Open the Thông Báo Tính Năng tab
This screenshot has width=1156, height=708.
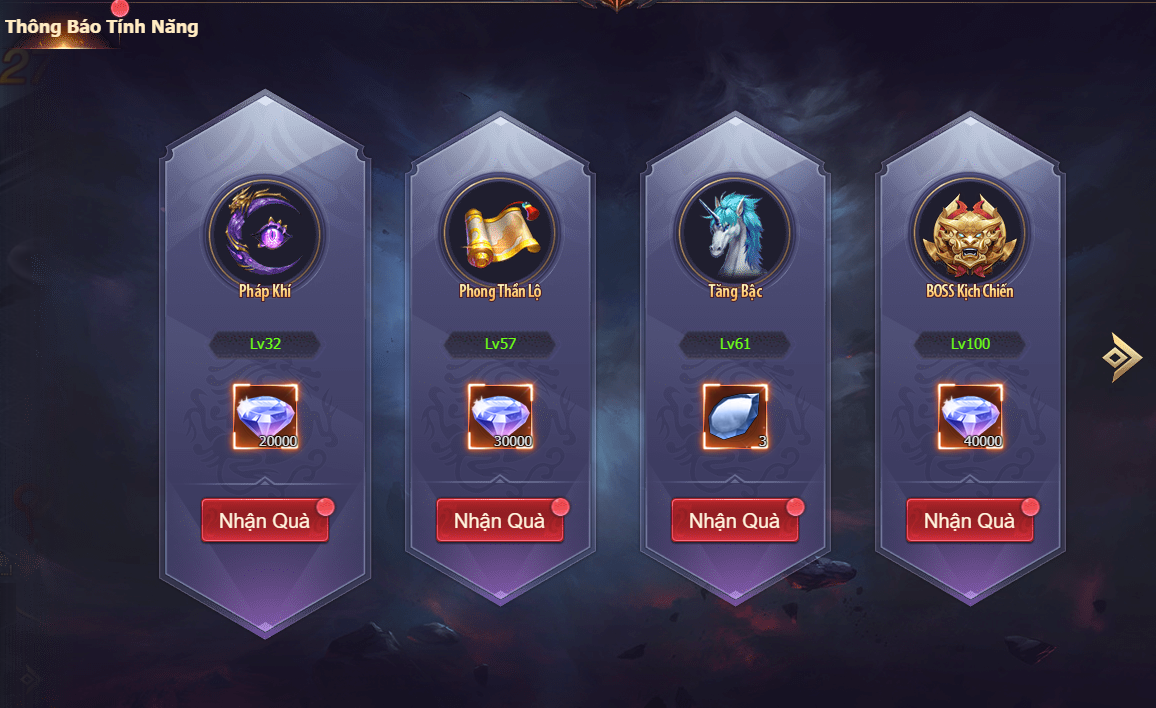101,27
